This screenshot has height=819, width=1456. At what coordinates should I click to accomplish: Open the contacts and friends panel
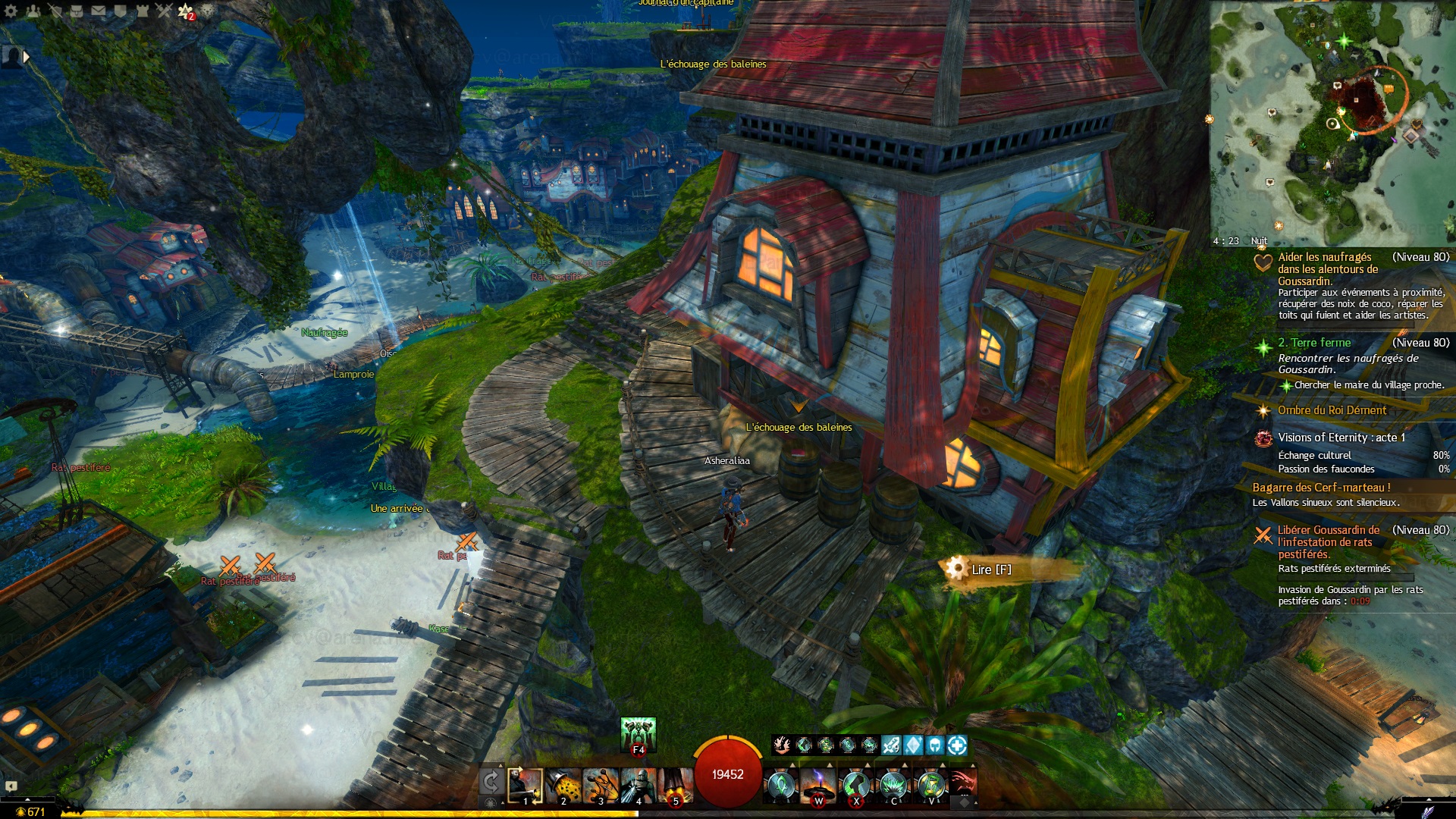pyautogui.click(x=33, y=11)
